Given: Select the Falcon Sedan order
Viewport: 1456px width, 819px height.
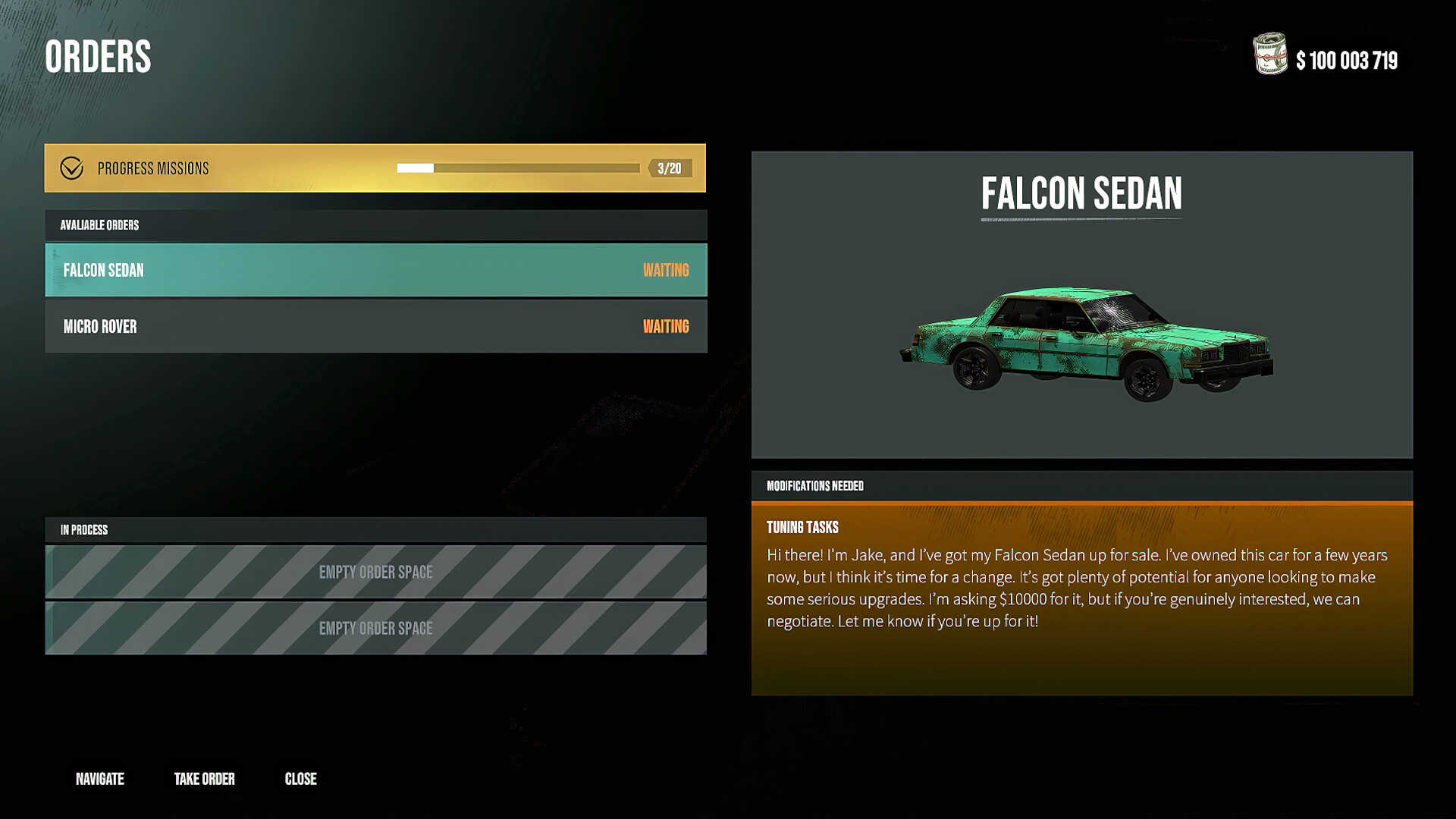Looking at the screenshot, I should [x=303, y=270].
